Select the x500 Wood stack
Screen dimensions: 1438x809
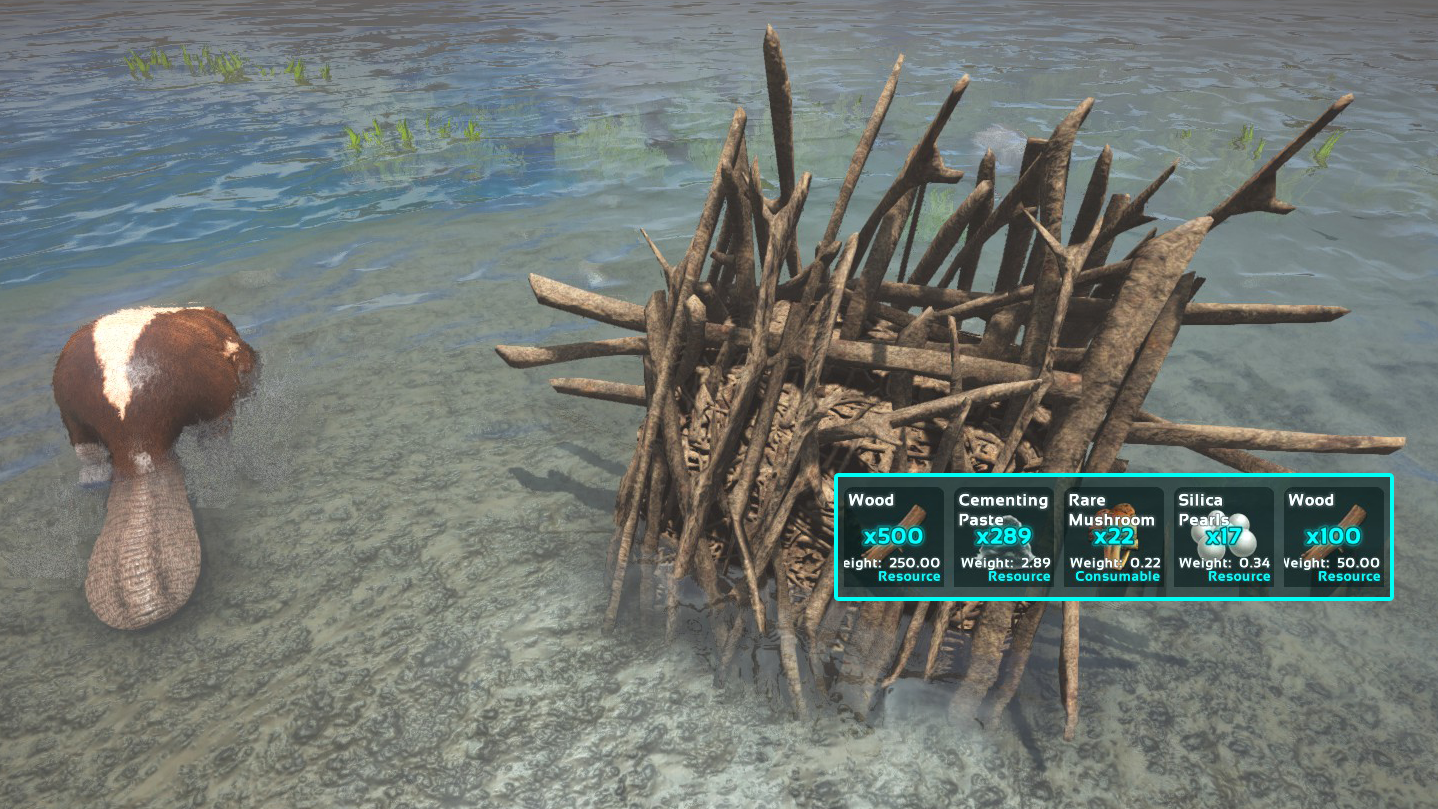pos(893,537)
